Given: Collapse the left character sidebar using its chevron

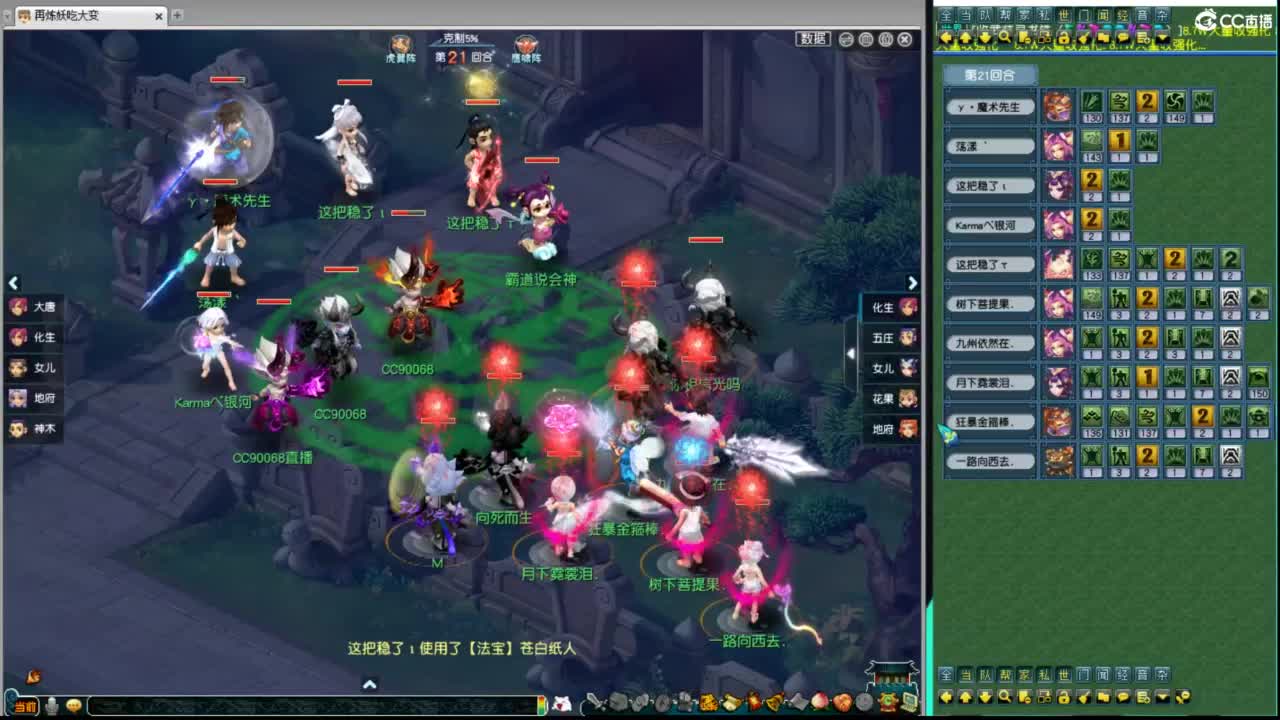Looking at the screenshot, I should (x=14, y=283).
